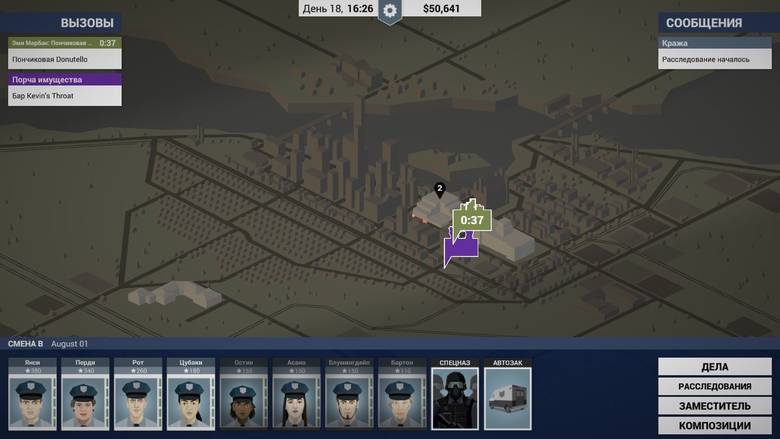
Task: Select the Пончиковая Donutello call
Action: click(x=65, y=59)
